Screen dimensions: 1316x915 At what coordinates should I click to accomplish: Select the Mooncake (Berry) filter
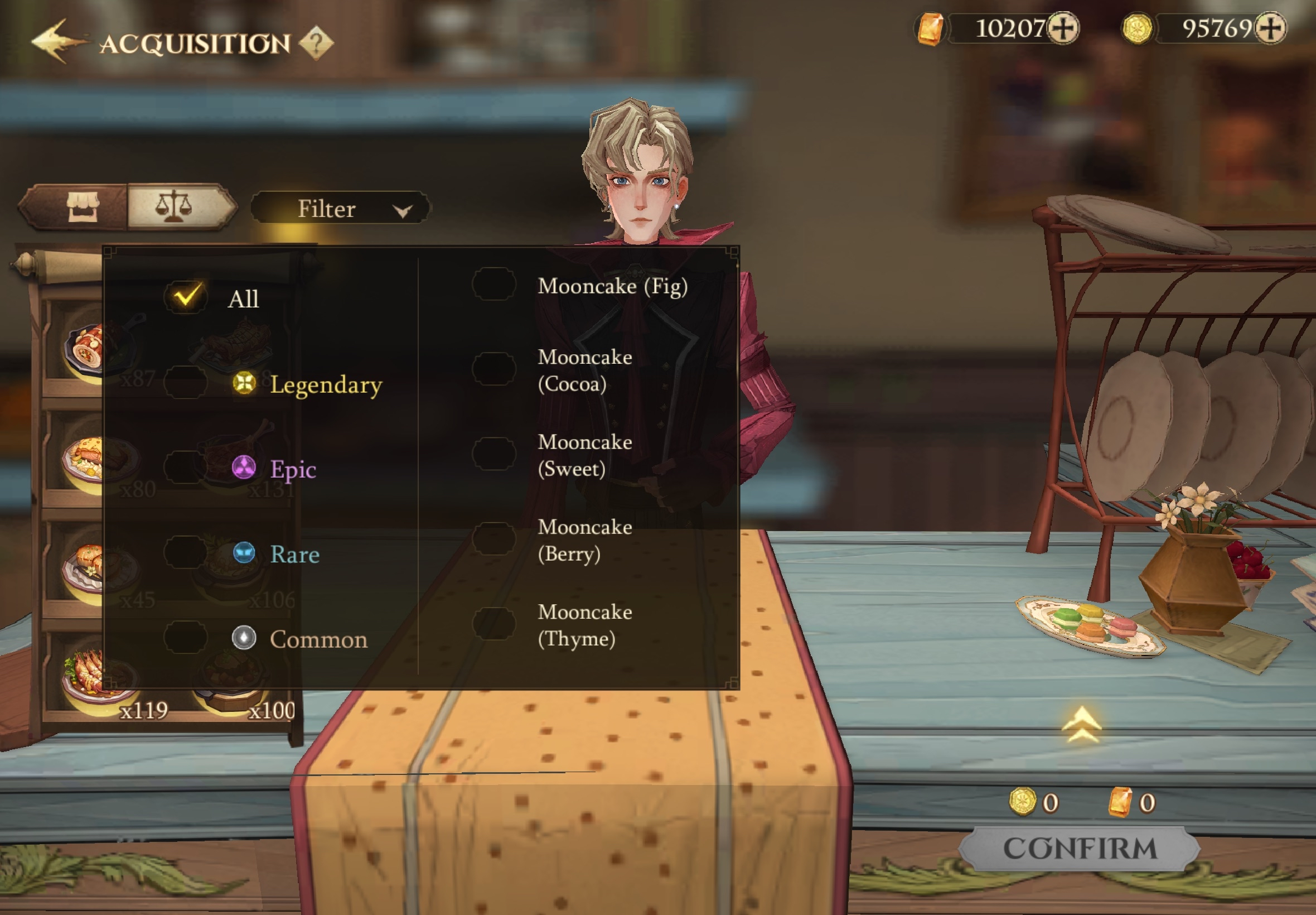494,539
